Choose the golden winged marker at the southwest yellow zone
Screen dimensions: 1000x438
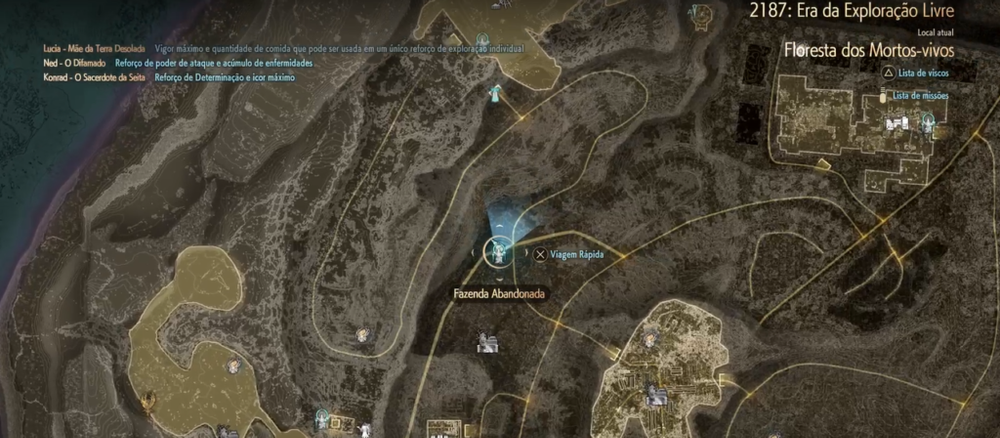(147, 402)
